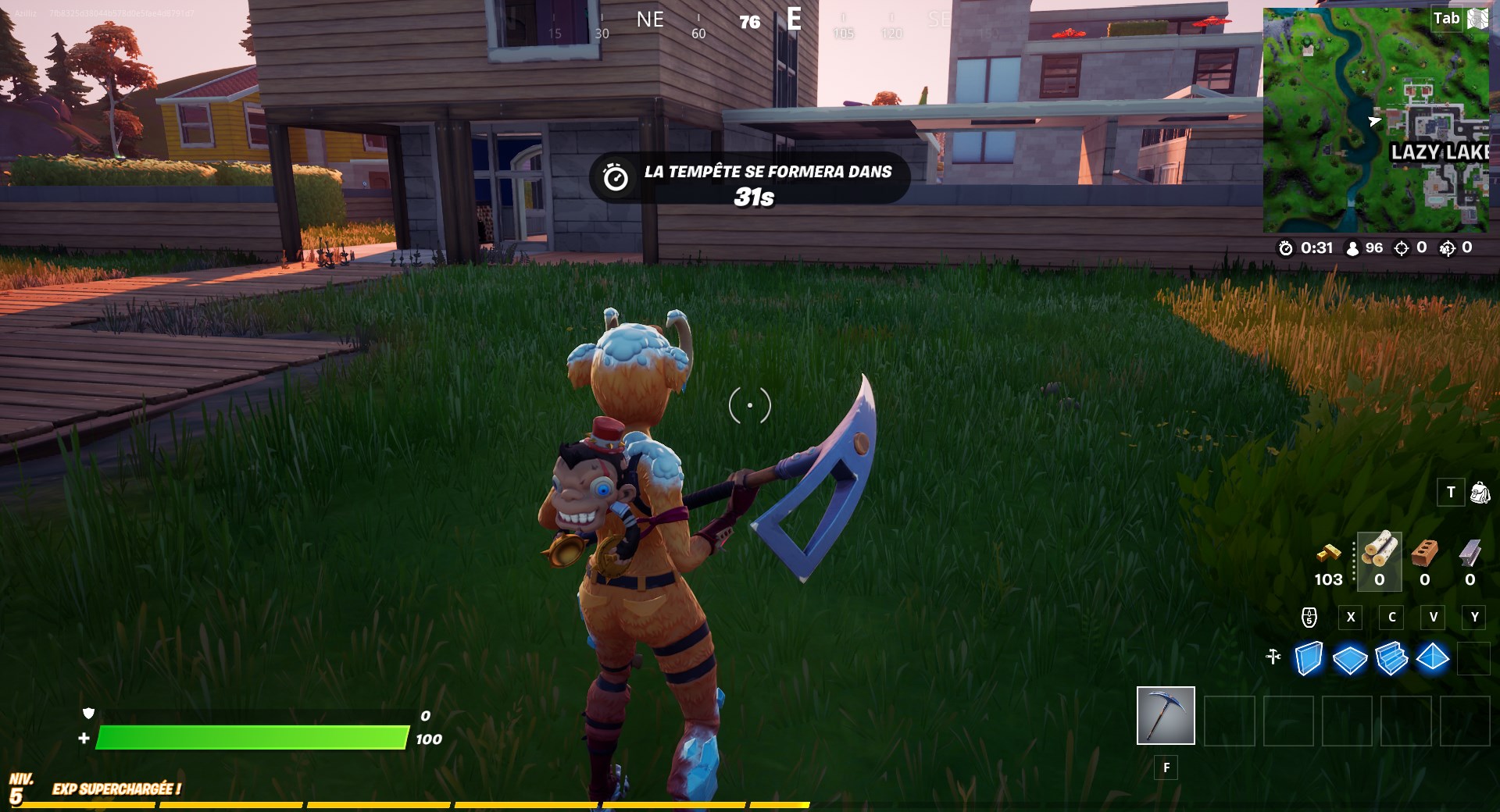Screen dimensions: 1500x812
Task: Click the eliminations crosshair icon
Action: click(1399, 250)
